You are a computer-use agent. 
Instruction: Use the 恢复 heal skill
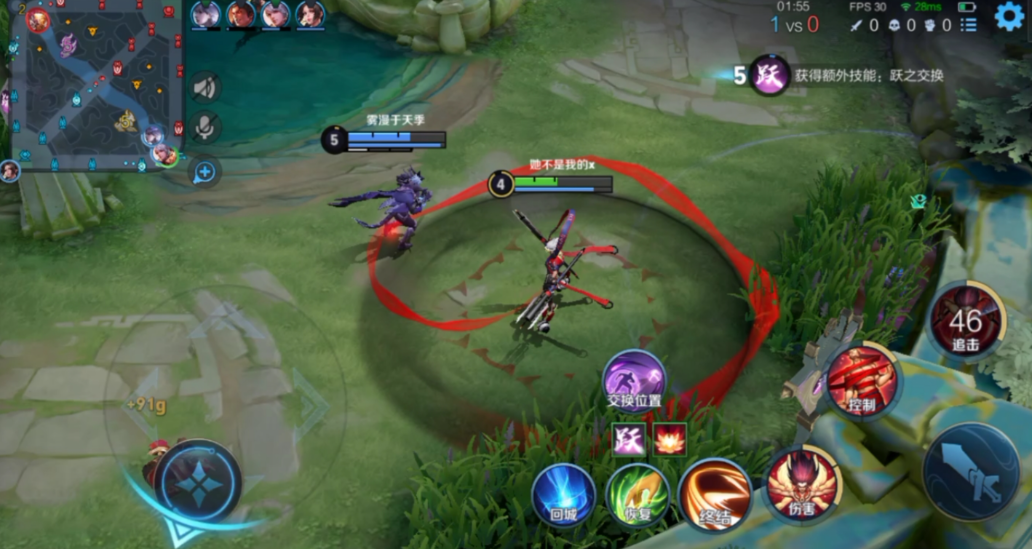point(637,495)
